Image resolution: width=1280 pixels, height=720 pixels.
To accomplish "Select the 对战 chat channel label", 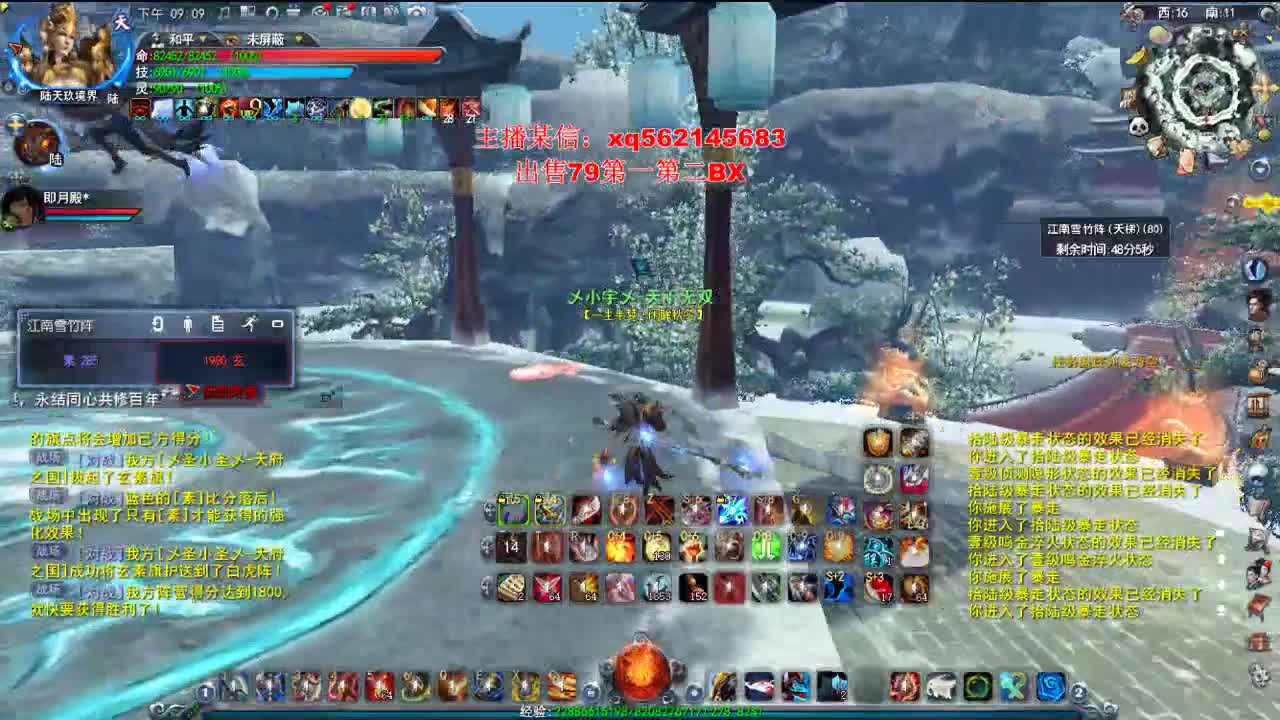I will click(x=100, y=461).
